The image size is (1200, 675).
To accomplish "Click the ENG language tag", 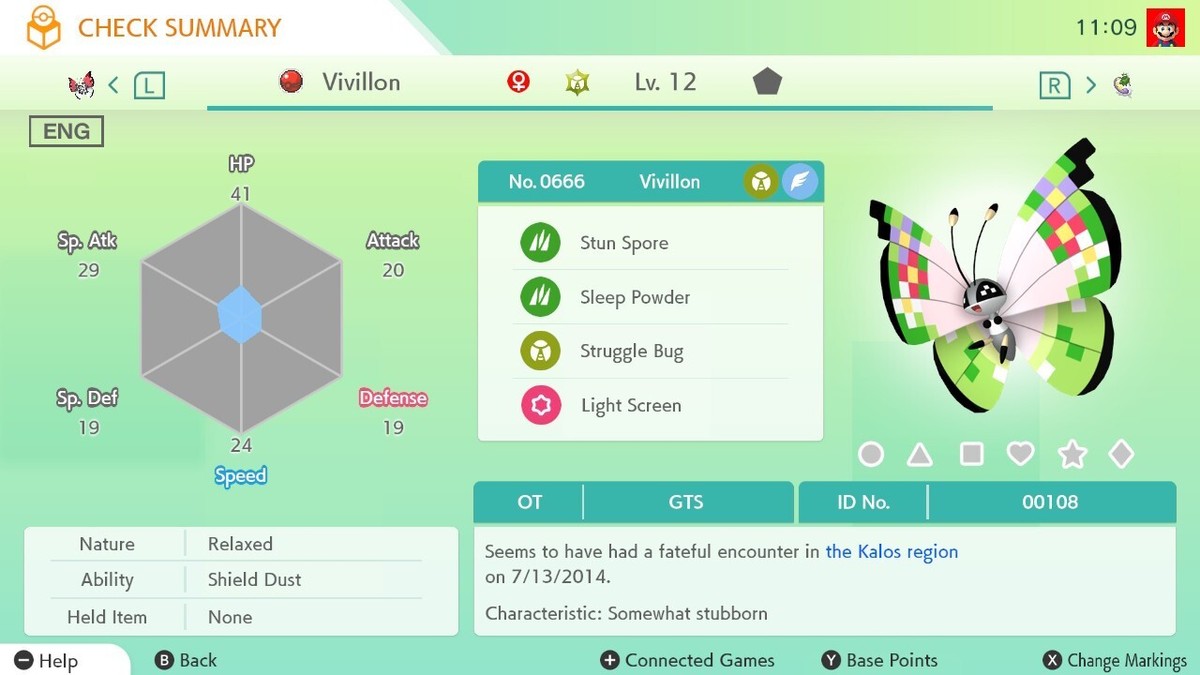I will point(66,131).
